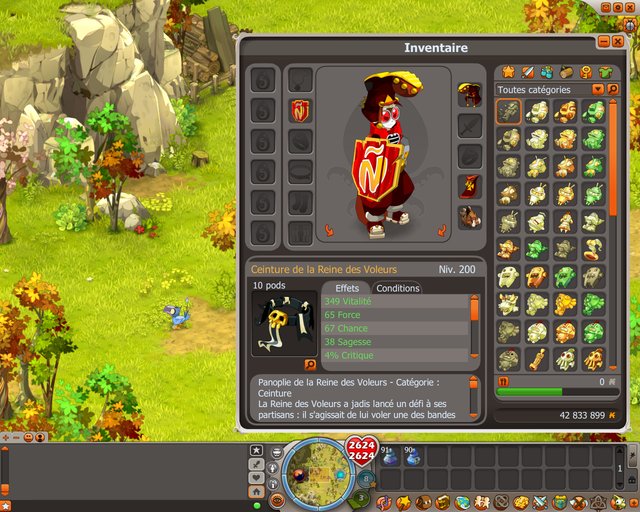Close the Inventaire window

(617, 42)
